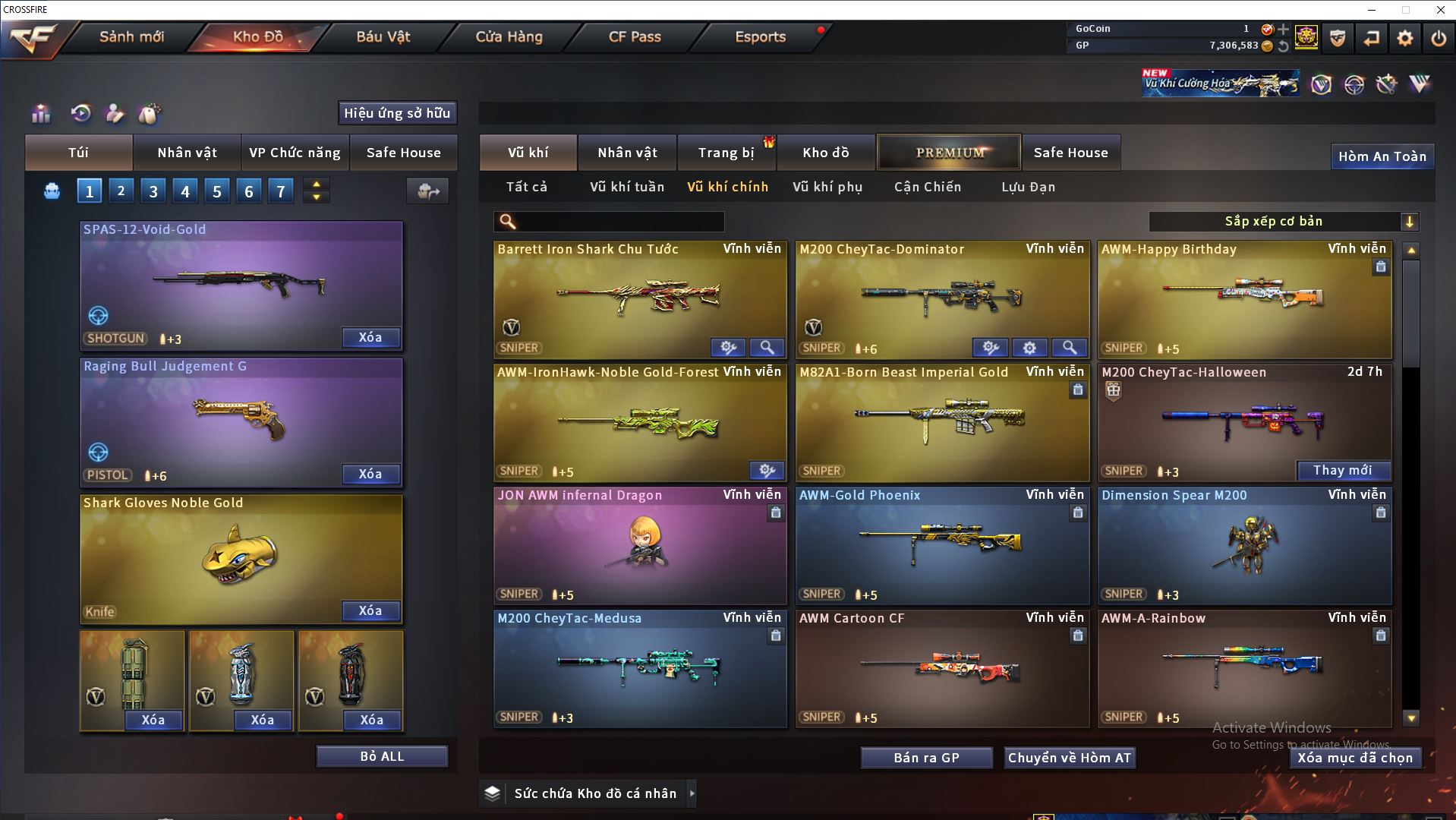Open the Sắp xếp cơ bản sort dropdown
The width and height of the screenshot is (1456, 820).
1283,222
